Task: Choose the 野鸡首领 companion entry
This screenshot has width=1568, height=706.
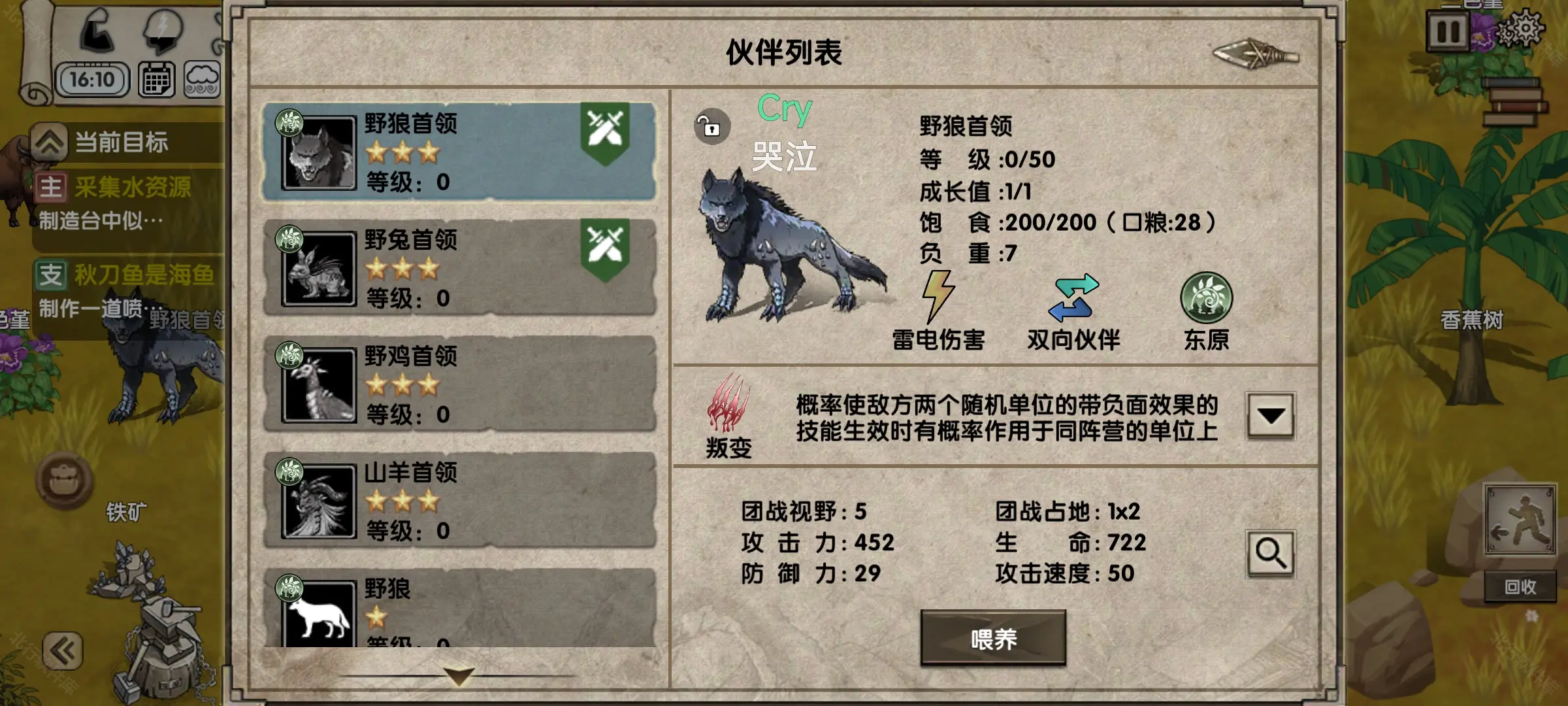Action: [457, 384]
